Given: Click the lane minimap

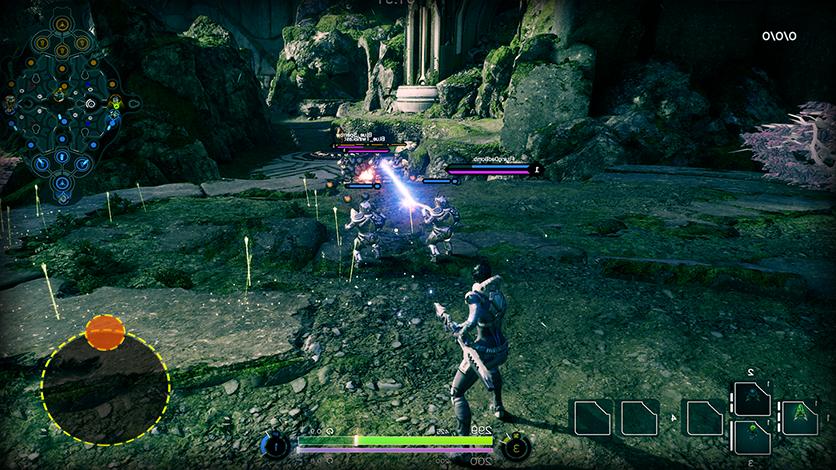Looking at the screenshot, I should point(62,103).
